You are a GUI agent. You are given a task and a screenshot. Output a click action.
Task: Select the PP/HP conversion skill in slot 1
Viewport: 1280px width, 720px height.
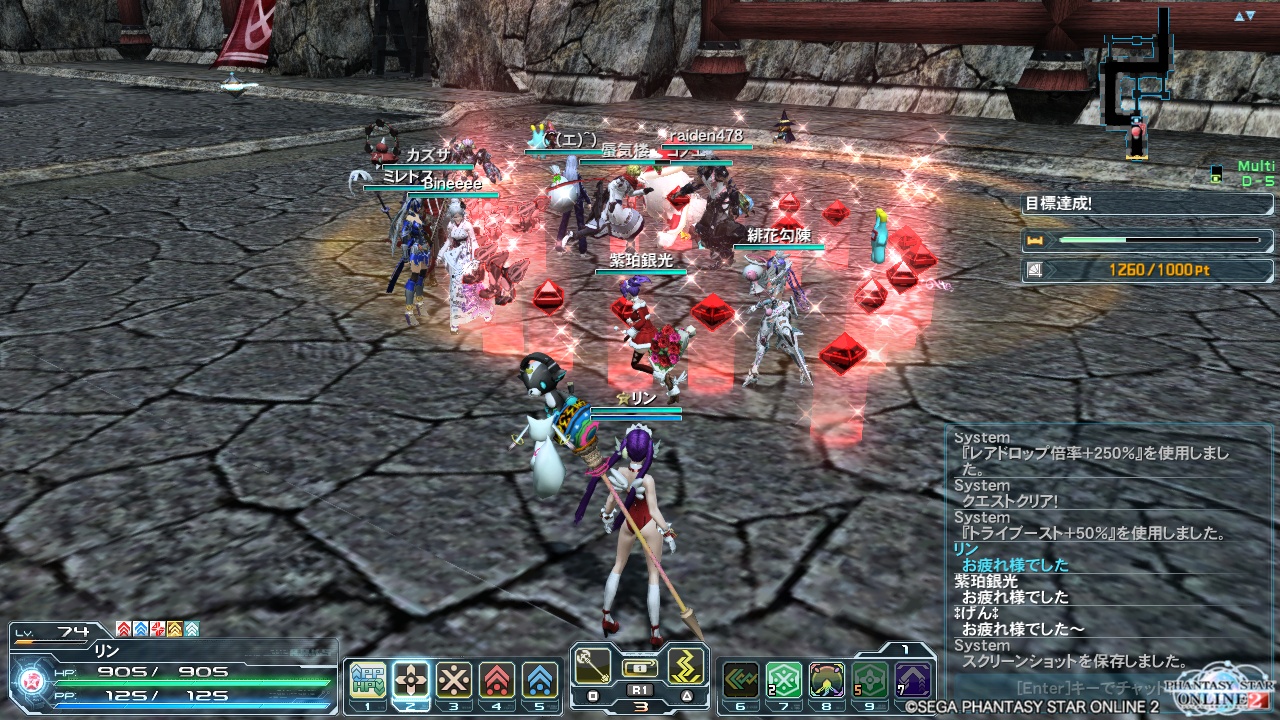coord(368,680)
